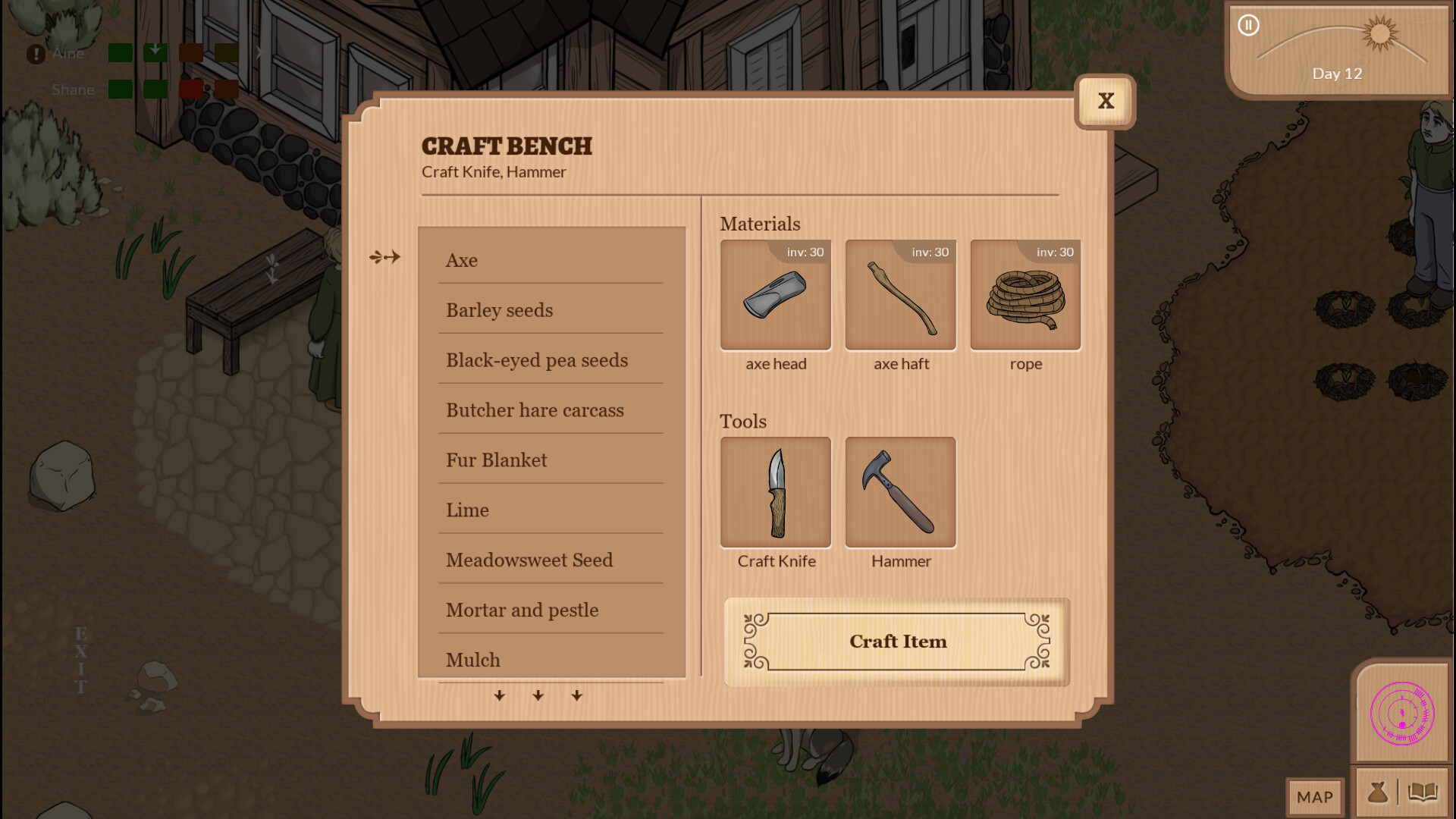
Task: Click the left down arrow to scroll recipes
Action: (500, 695)
